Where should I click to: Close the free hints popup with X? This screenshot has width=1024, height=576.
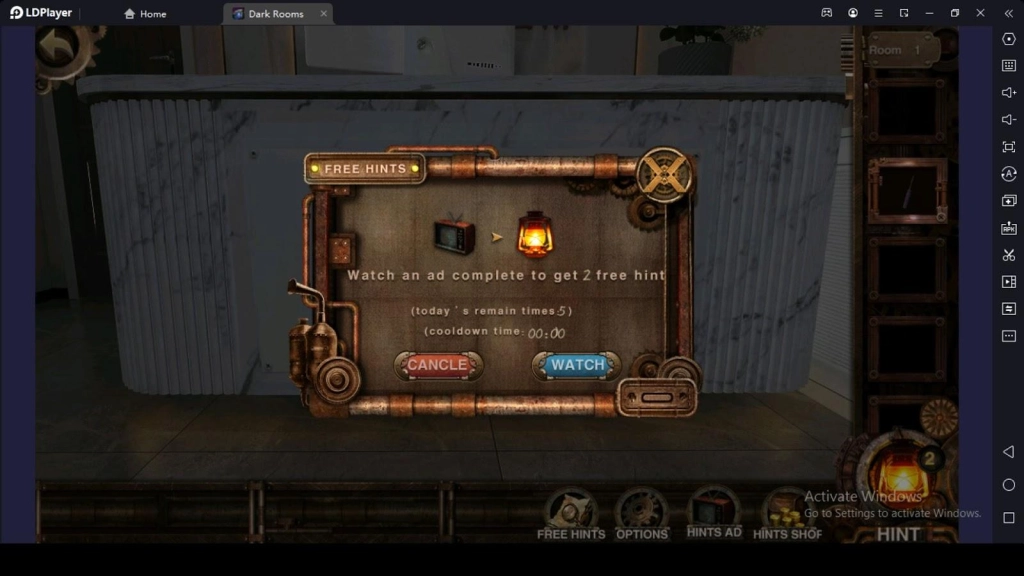664,174
